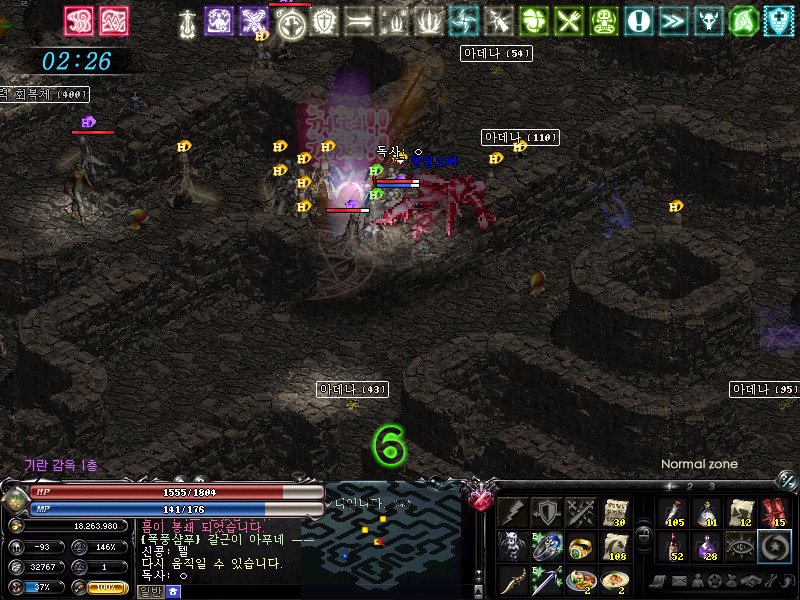This screenshot has height=600, width=800.
Task: Use the scroll with count 108
Action: 615,547
